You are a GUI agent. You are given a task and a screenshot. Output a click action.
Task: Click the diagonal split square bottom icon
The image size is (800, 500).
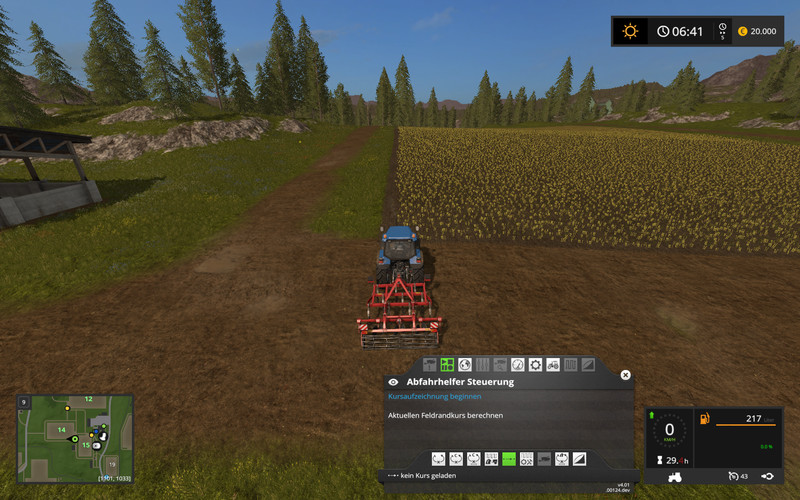coord(580,459)
